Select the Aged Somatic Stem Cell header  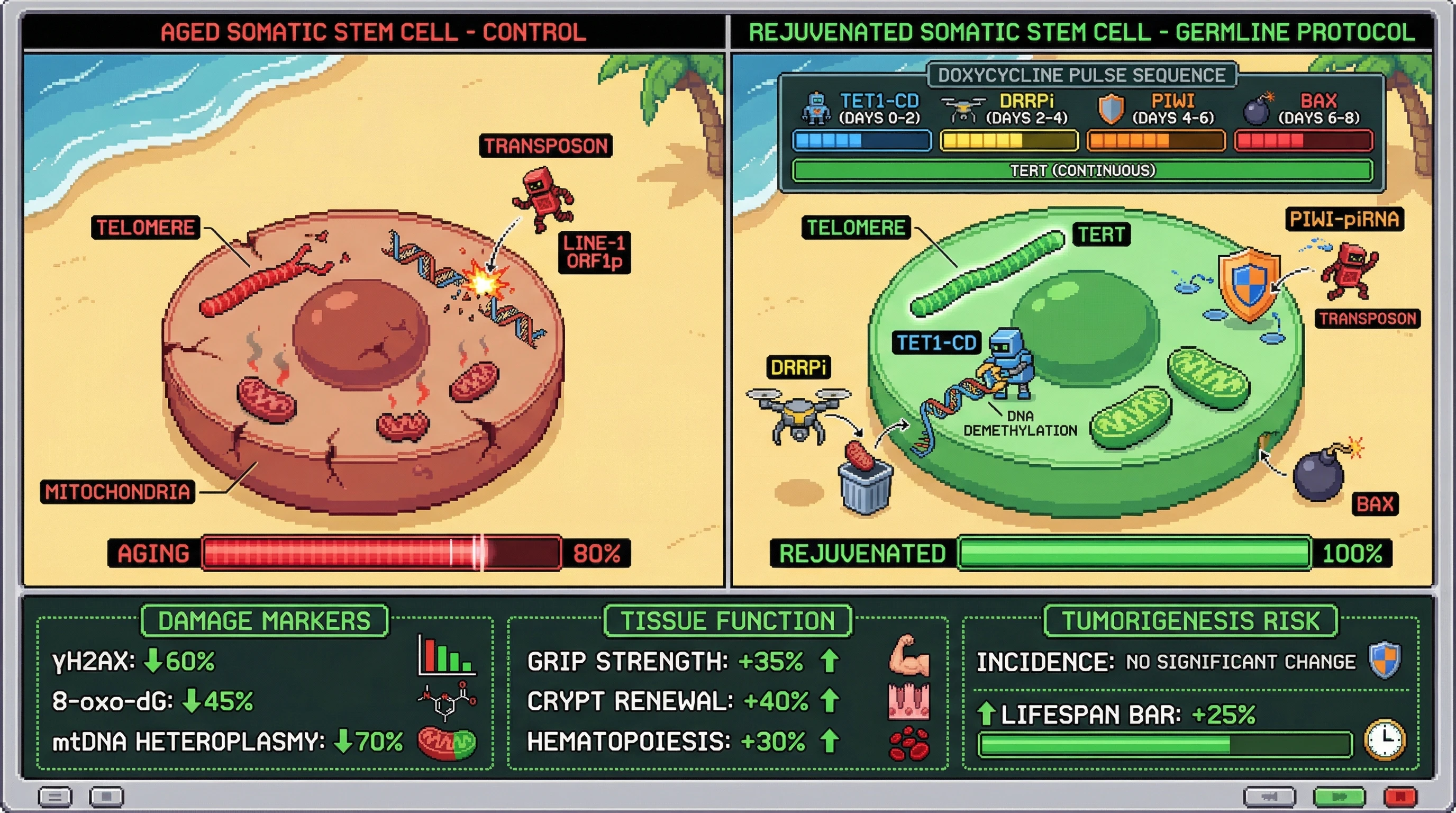click(x=373, y=32)
